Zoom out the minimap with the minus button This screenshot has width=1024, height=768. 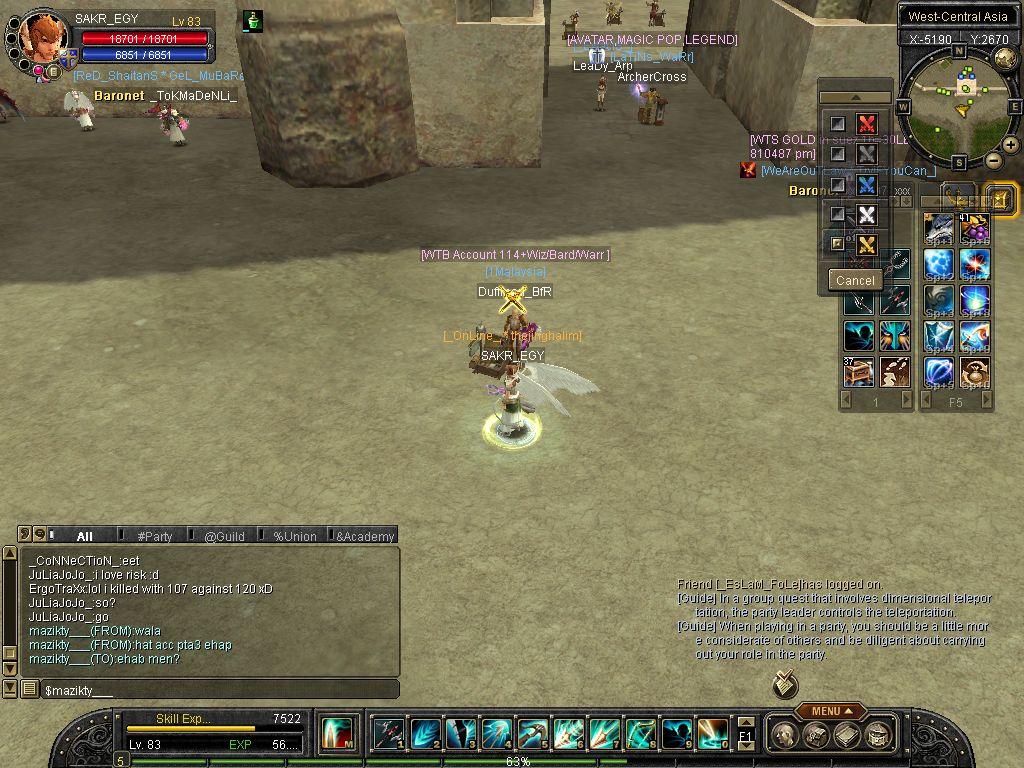coord(994,160)
